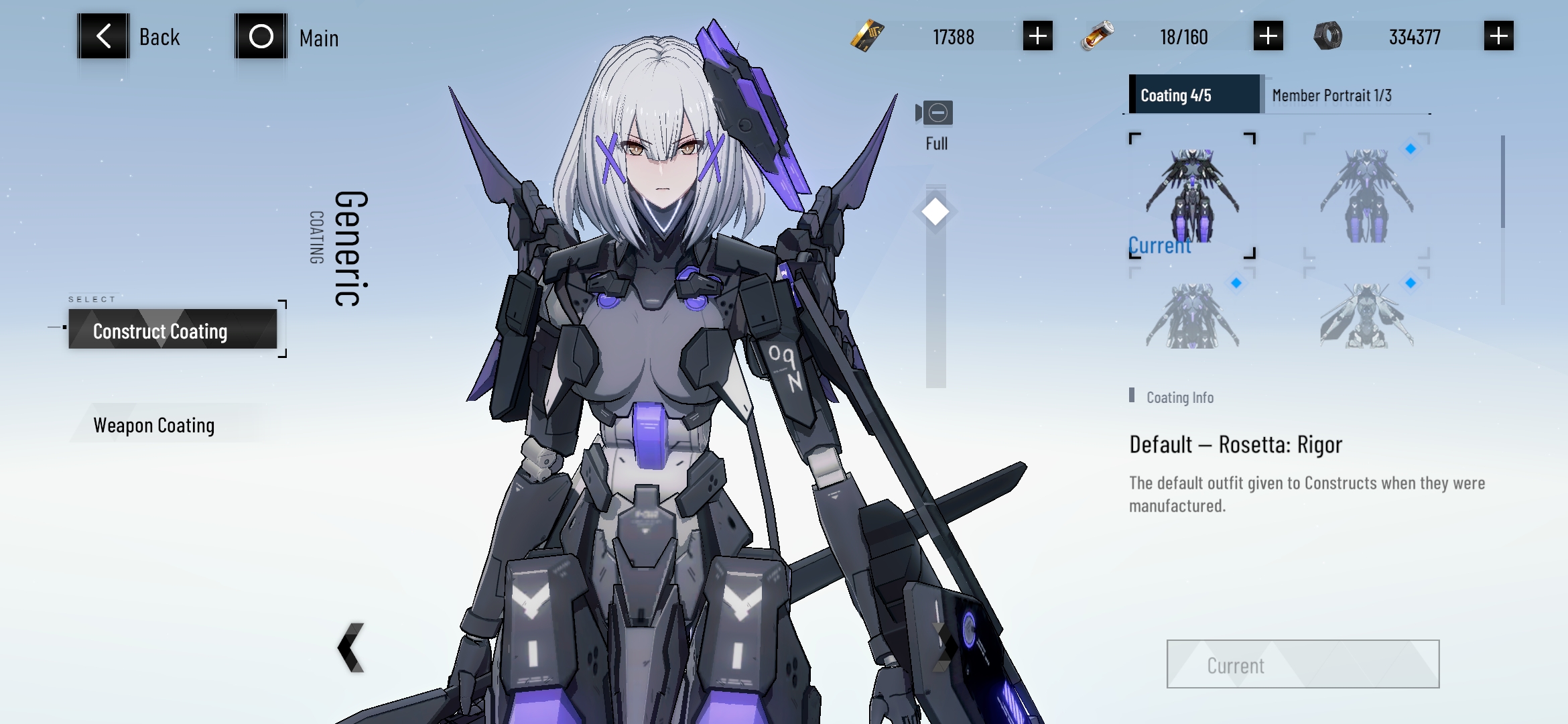Switch to the Coating 4/5 tab
Image resolution: width=1568 pixels, height=724 pixels.
(x=1193, y=95)
